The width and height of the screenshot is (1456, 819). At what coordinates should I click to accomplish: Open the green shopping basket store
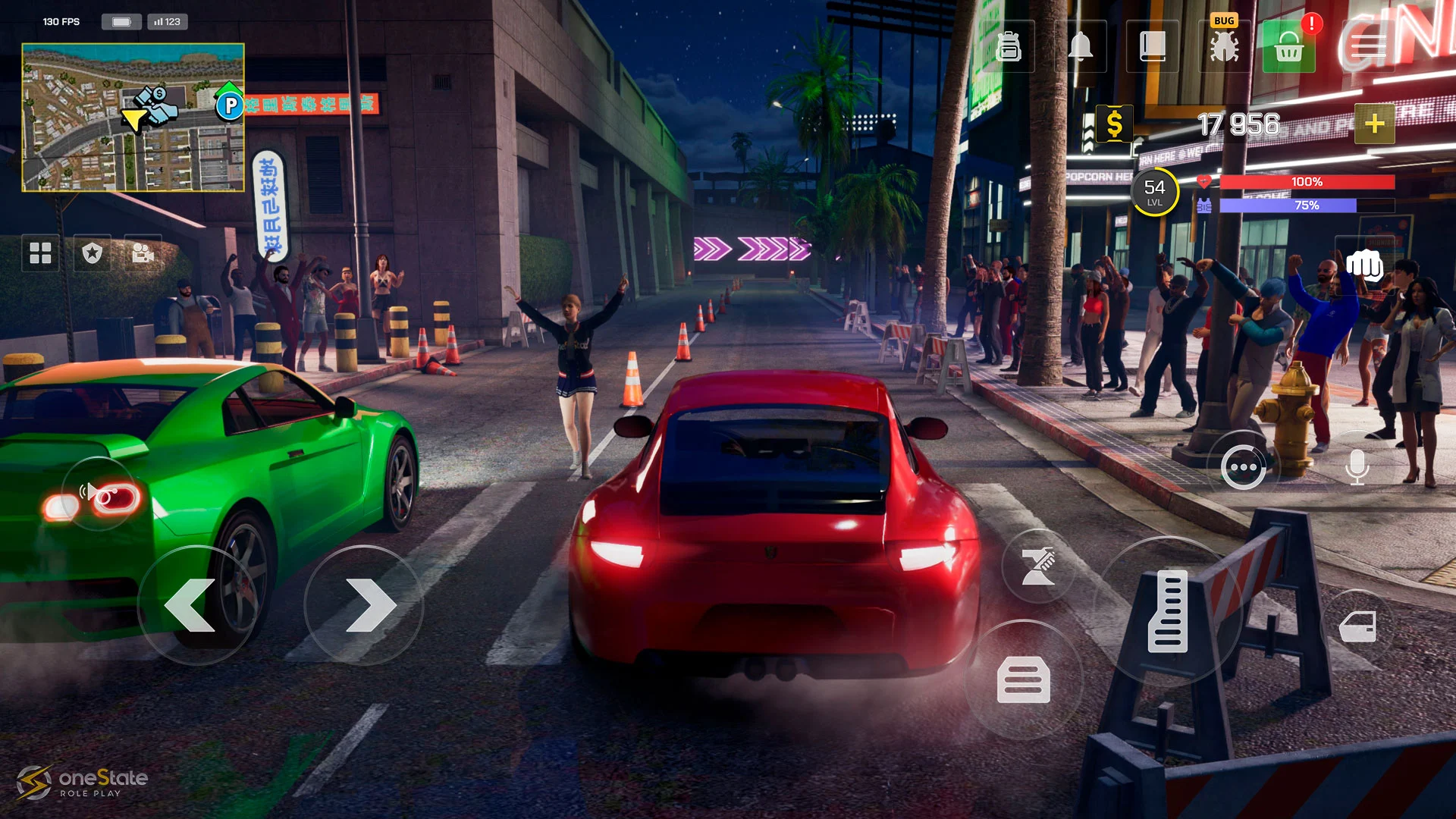(1288, 47)
